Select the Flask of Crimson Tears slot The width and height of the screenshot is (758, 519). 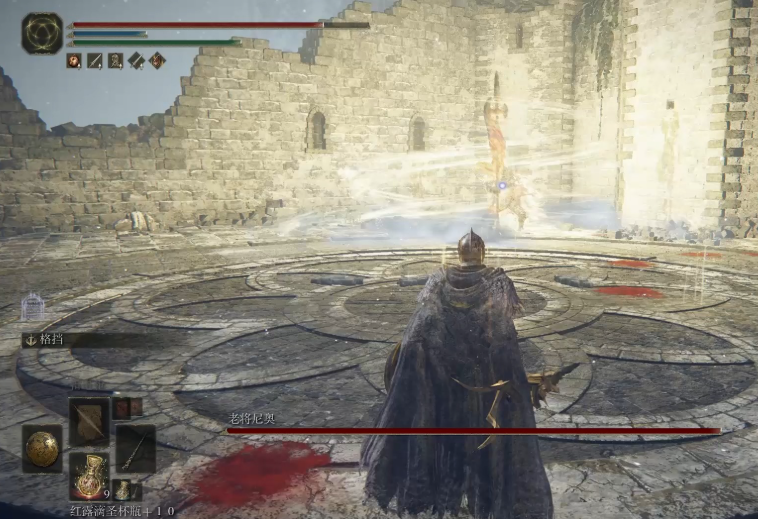(x=89, y=474)
